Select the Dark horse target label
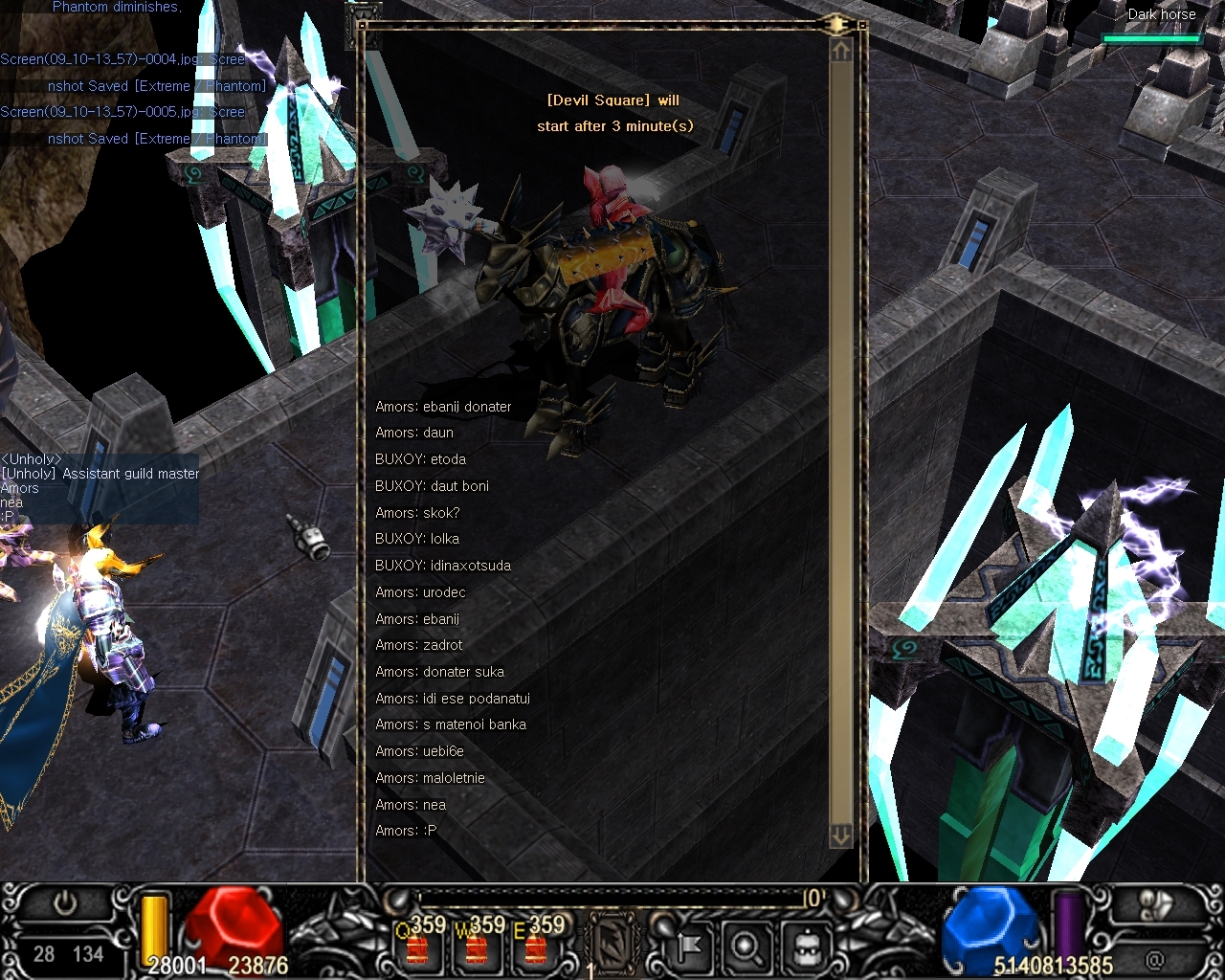 [x=1161, y=14]
